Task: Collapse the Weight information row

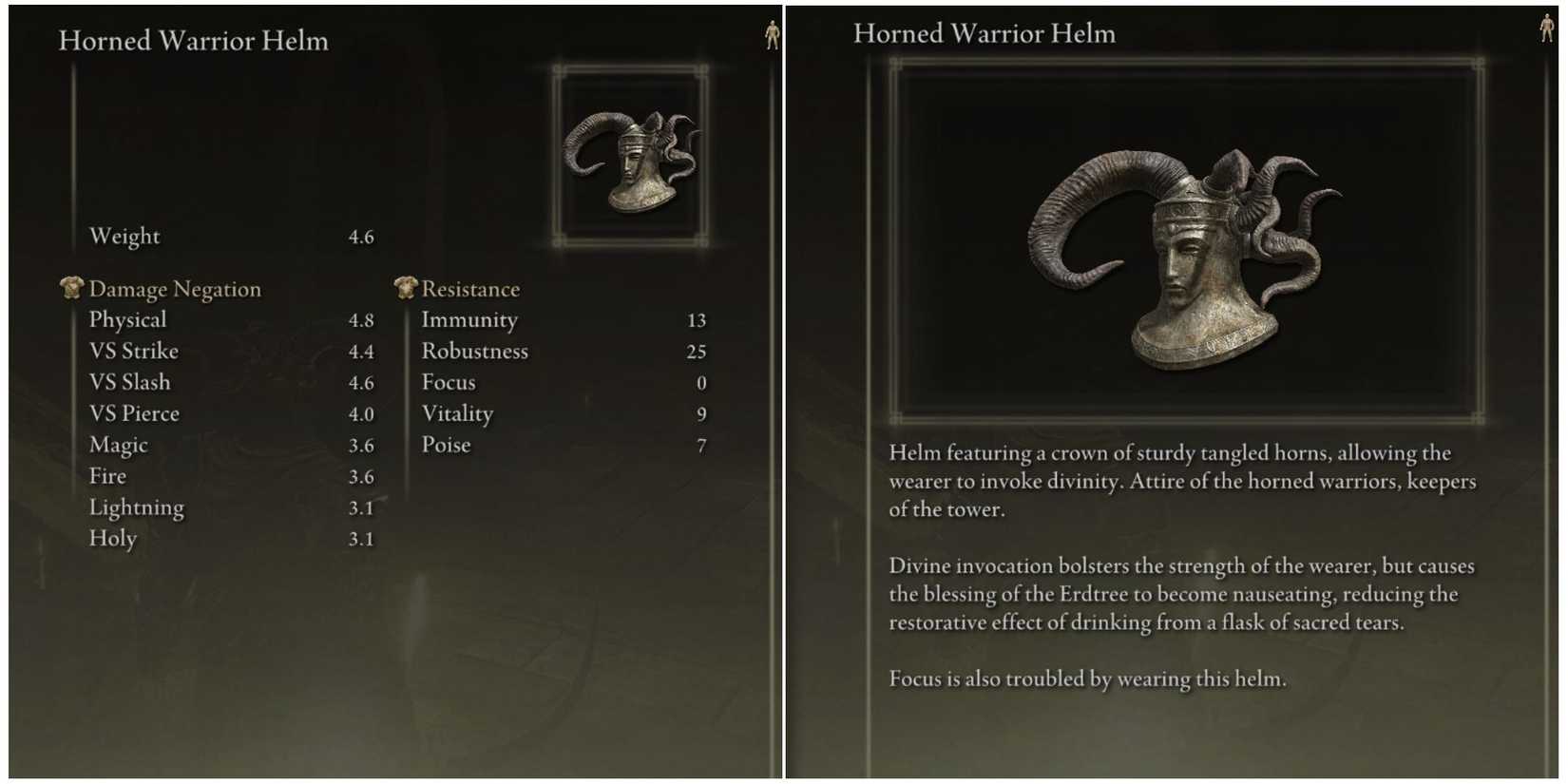Action: [124, 236]
